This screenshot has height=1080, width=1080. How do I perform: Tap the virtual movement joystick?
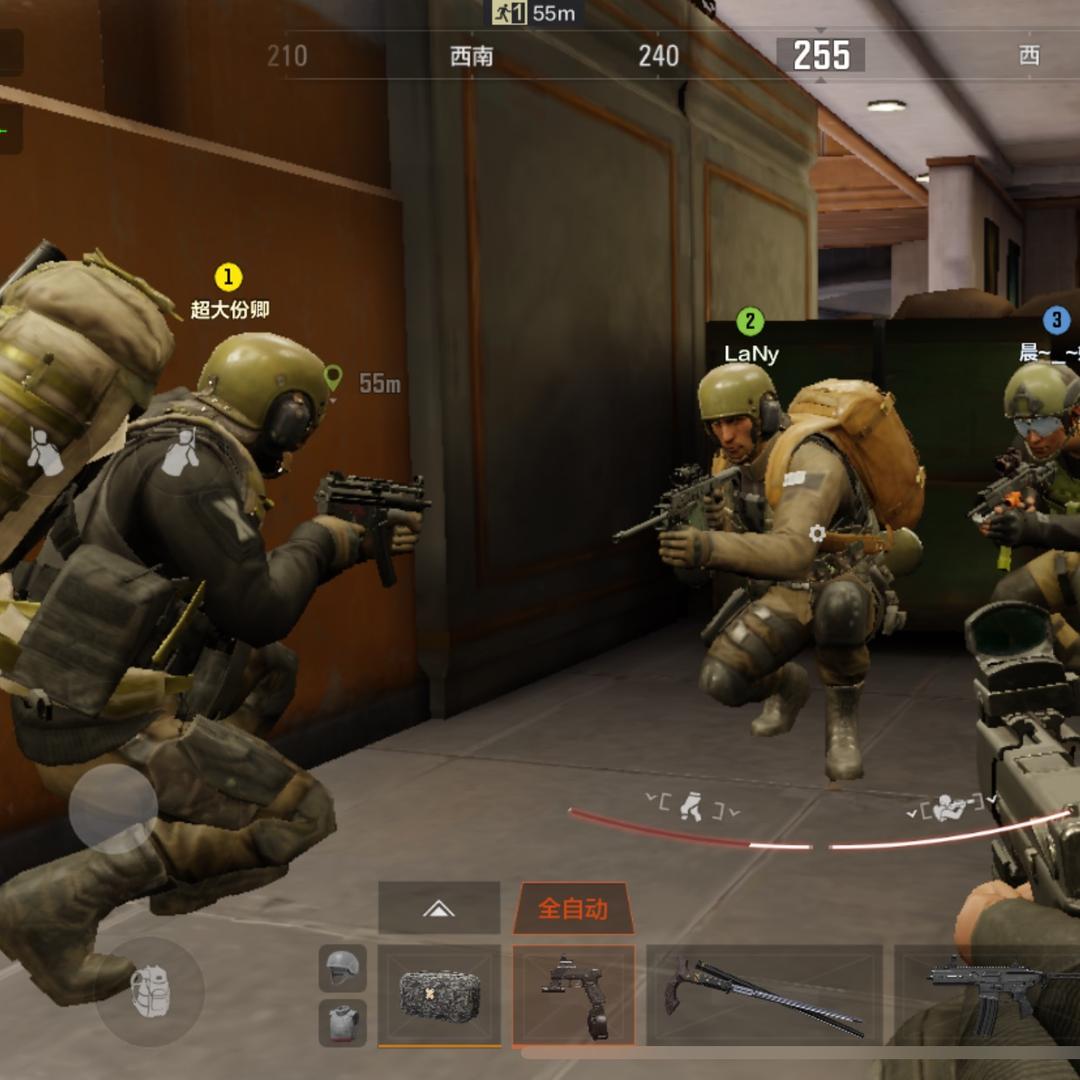pos(113,808)
